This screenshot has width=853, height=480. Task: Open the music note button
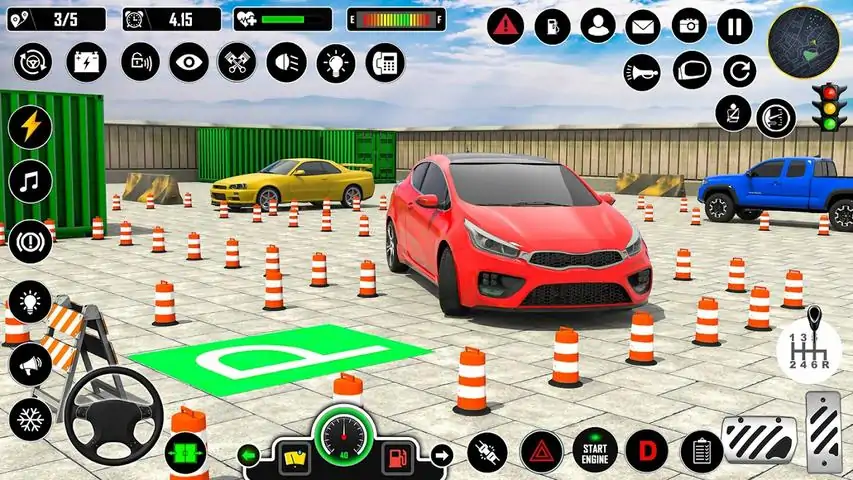click(29, 182)
